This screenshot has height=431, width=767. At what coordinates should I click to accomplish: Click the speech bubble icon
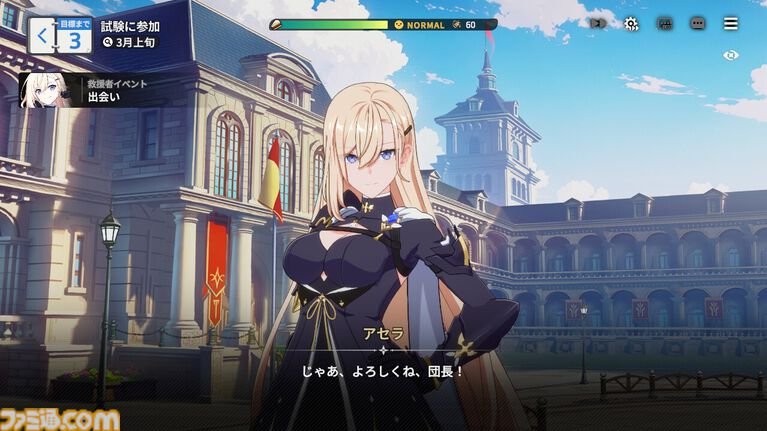697,23
